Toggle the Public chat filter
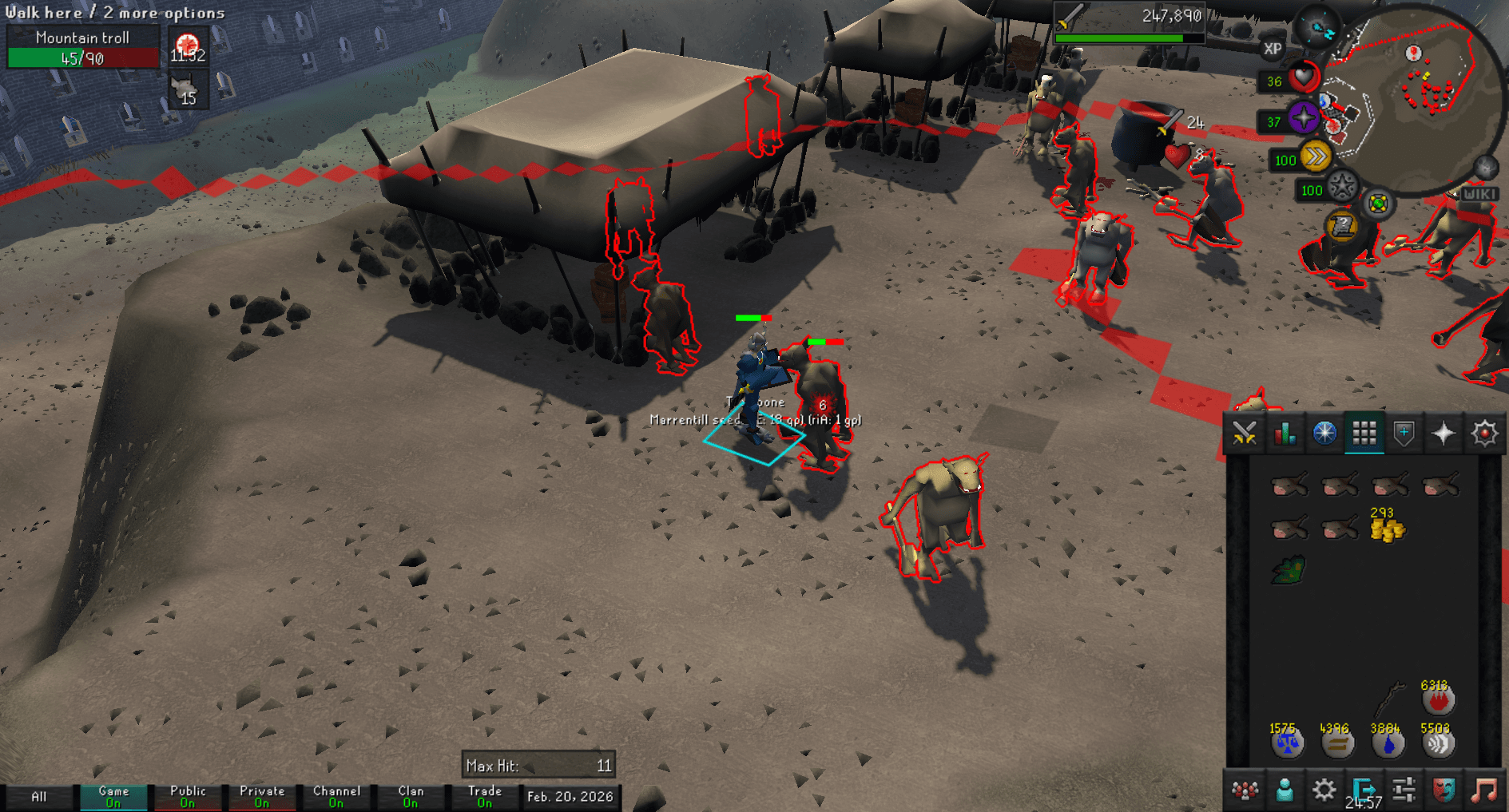Image resolution: width=1509 pixels, height=812 pixels. [188, 796]
